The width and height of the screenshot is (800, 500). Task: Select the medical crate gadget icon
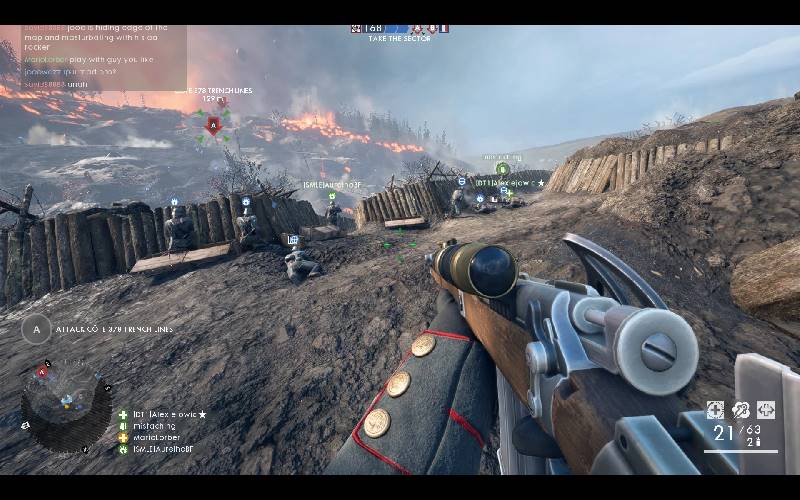766,410
